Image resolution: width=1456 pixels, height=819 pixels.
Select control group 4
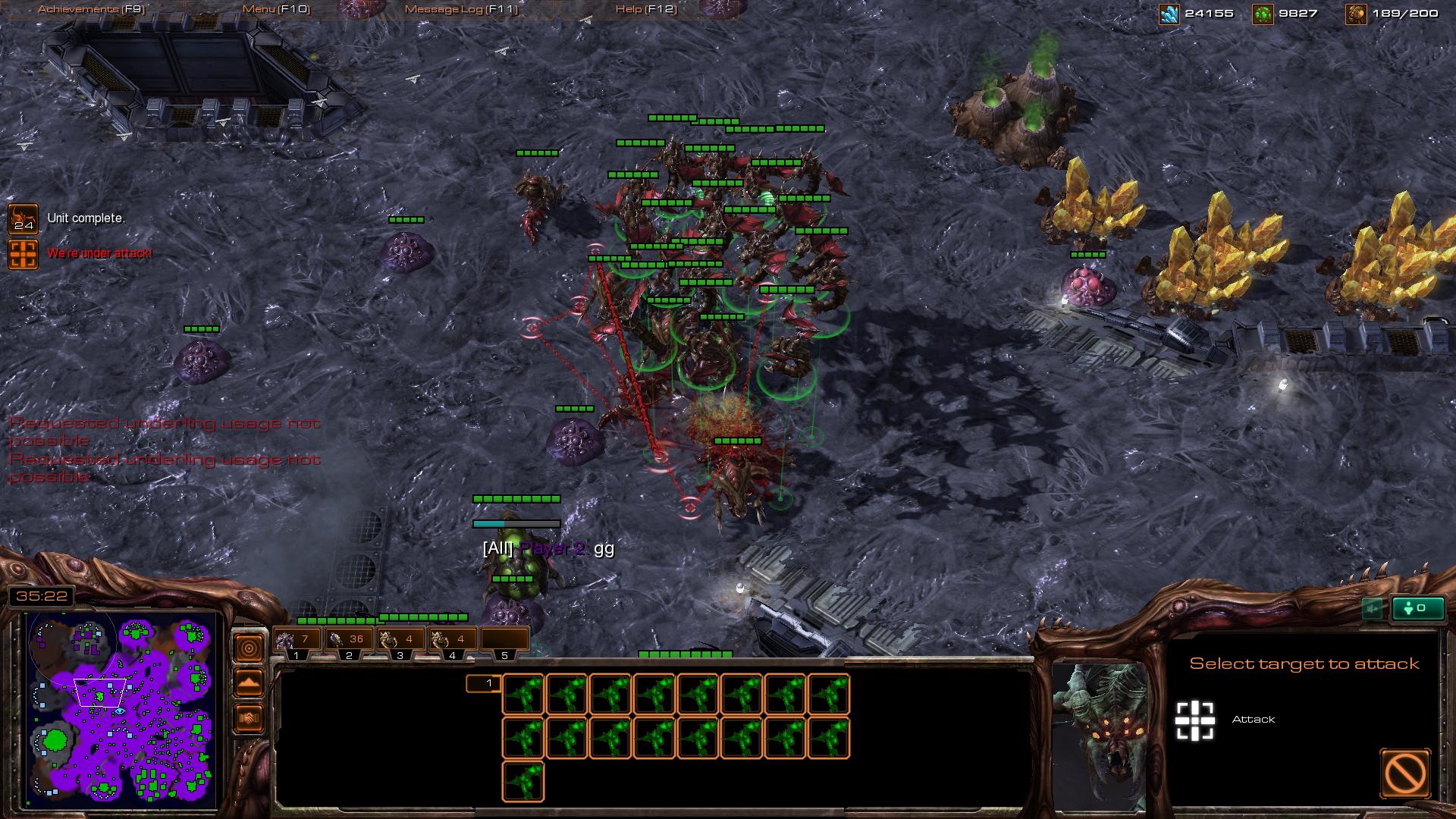[453, 640]
